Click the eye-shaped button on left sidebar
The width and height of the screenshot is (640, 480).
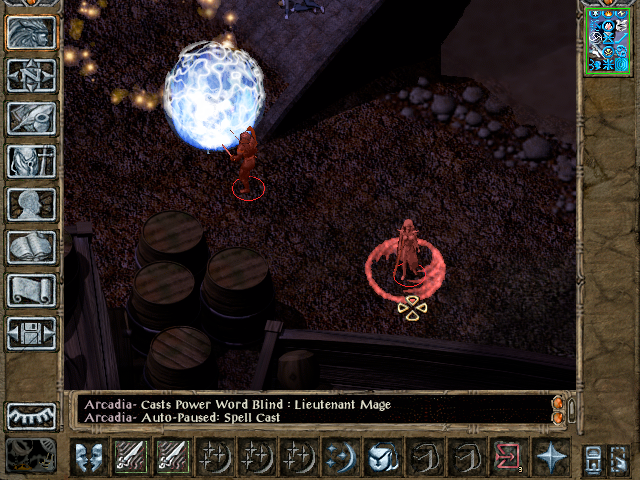click(x=32, y=415)
